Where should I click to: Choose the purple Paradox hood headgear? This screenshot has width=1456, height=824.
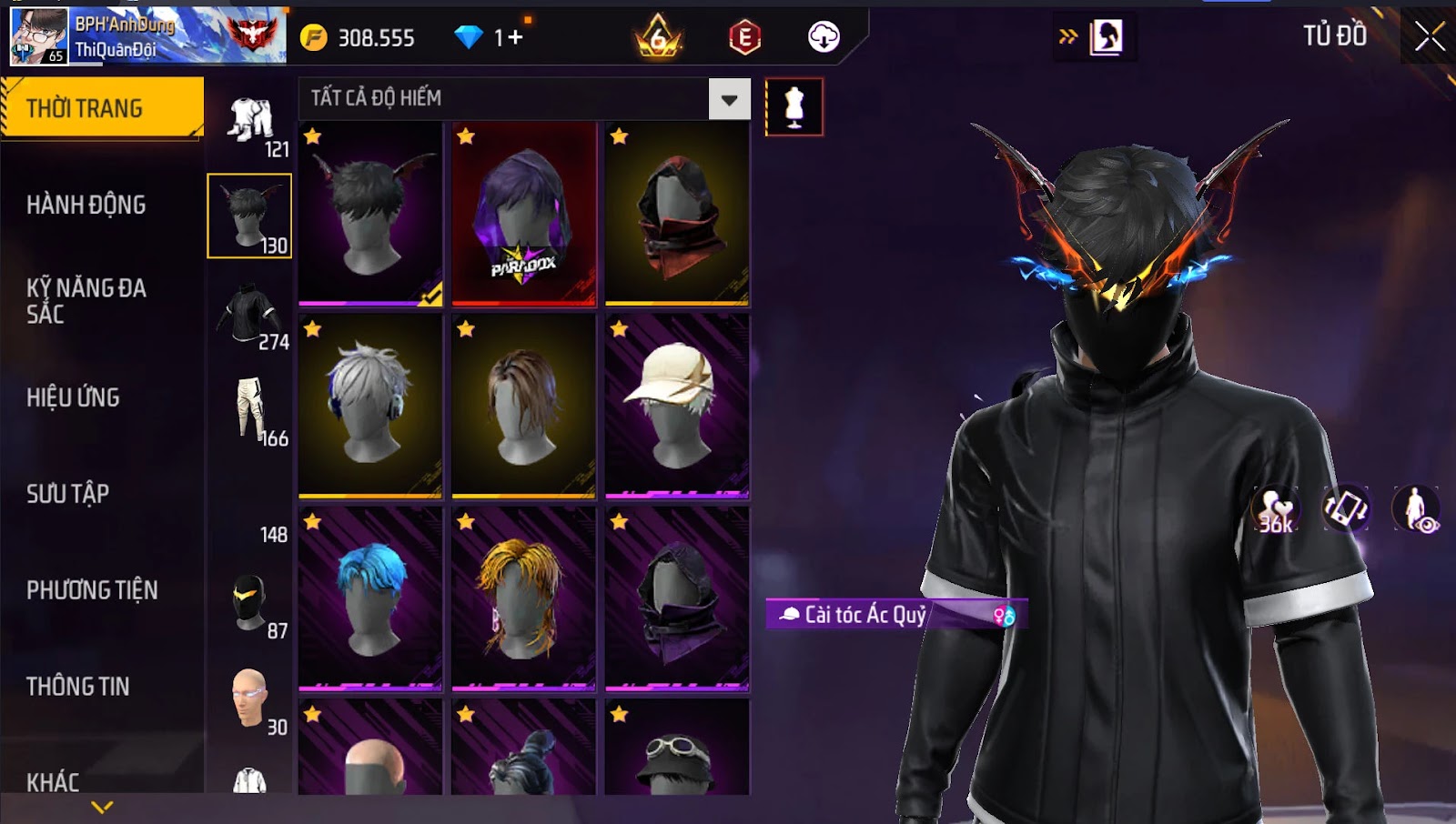click(523, 215)
